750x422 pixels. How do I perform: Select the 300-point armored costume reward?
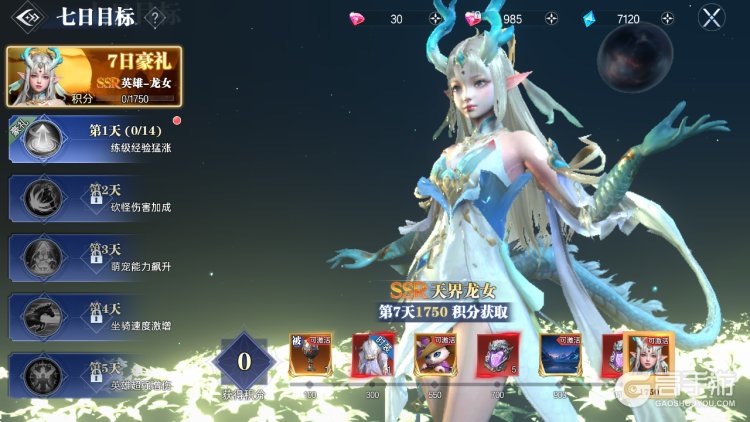[372, 355]
